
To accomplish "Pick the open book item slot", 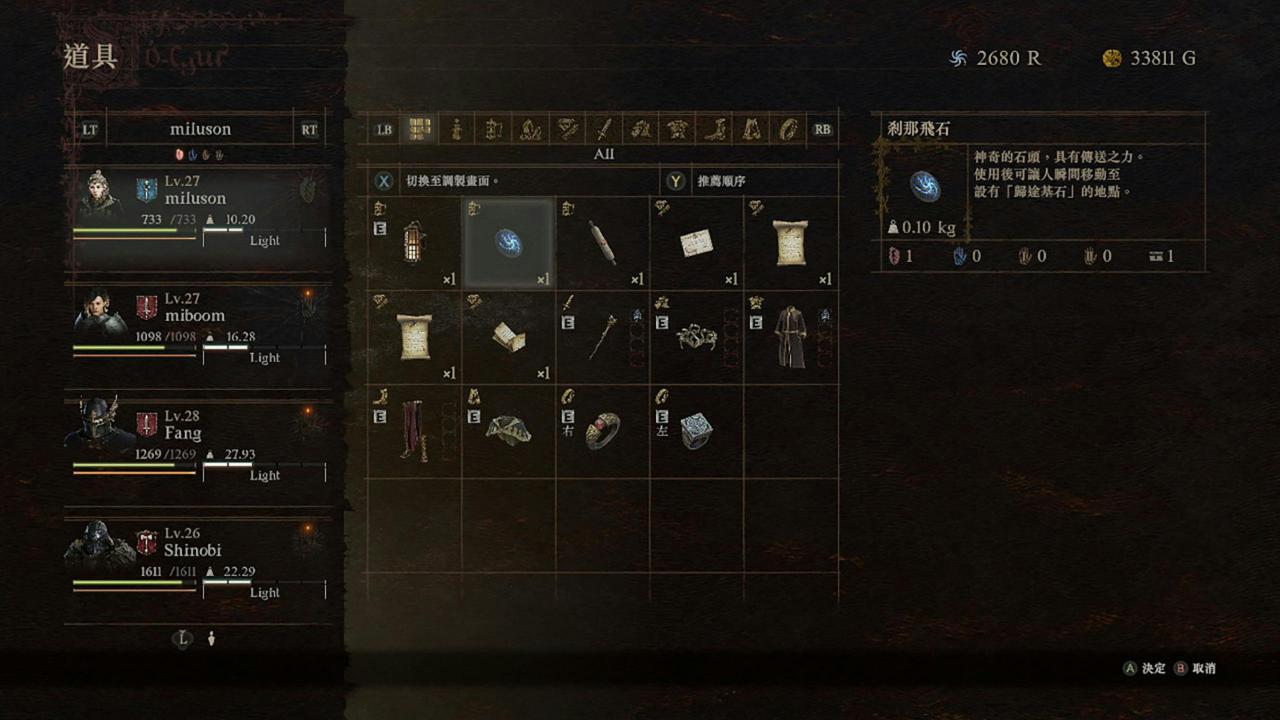I will click(508, 337).
